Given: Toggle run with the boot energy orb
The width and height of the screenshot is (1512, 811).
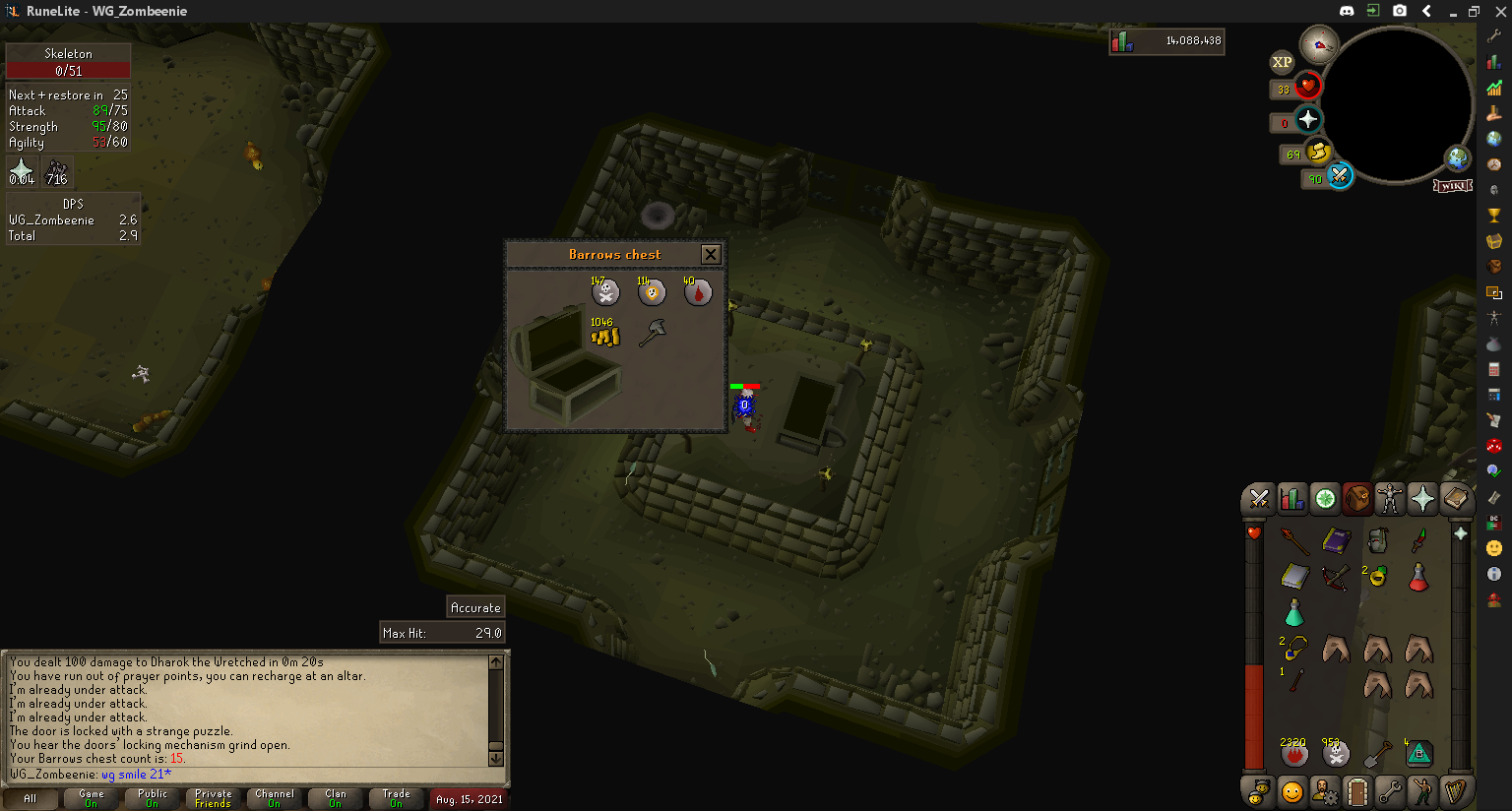Looking at the screenshot, I should point(1319,153).
